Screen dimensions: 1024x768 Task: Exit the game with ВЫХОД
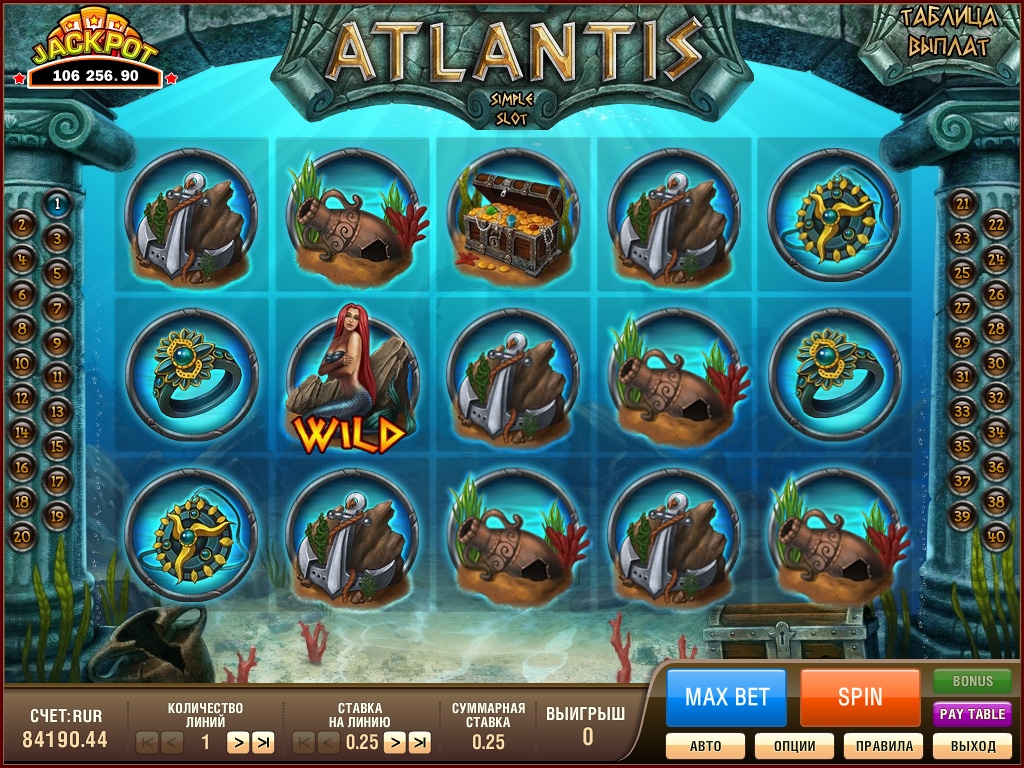tap(973, 746)
